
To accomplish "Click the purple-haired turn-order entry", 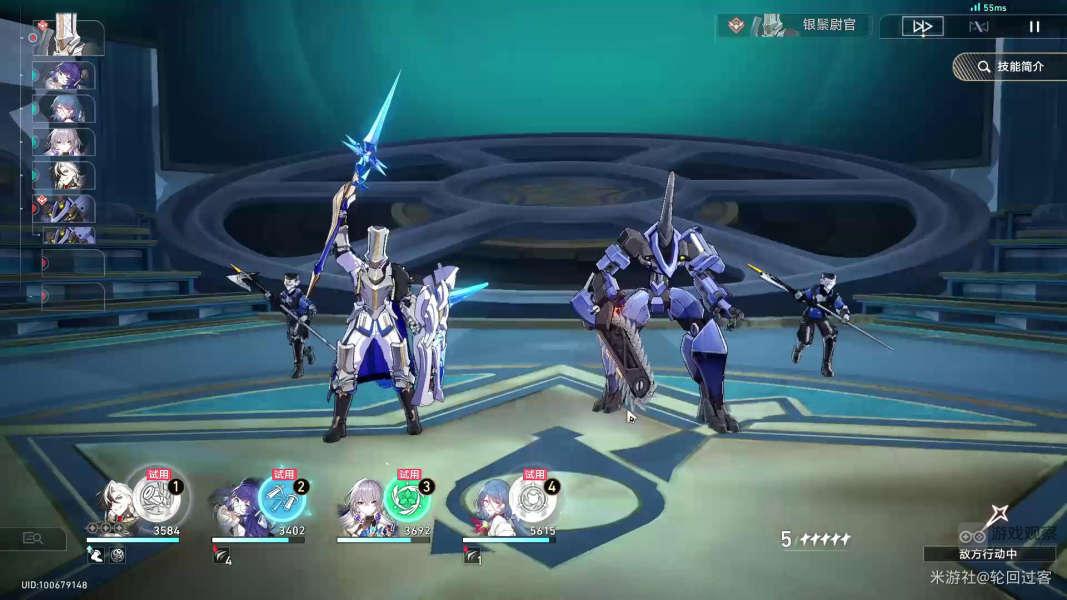I will pyautogui.click(x=65, y=76).
